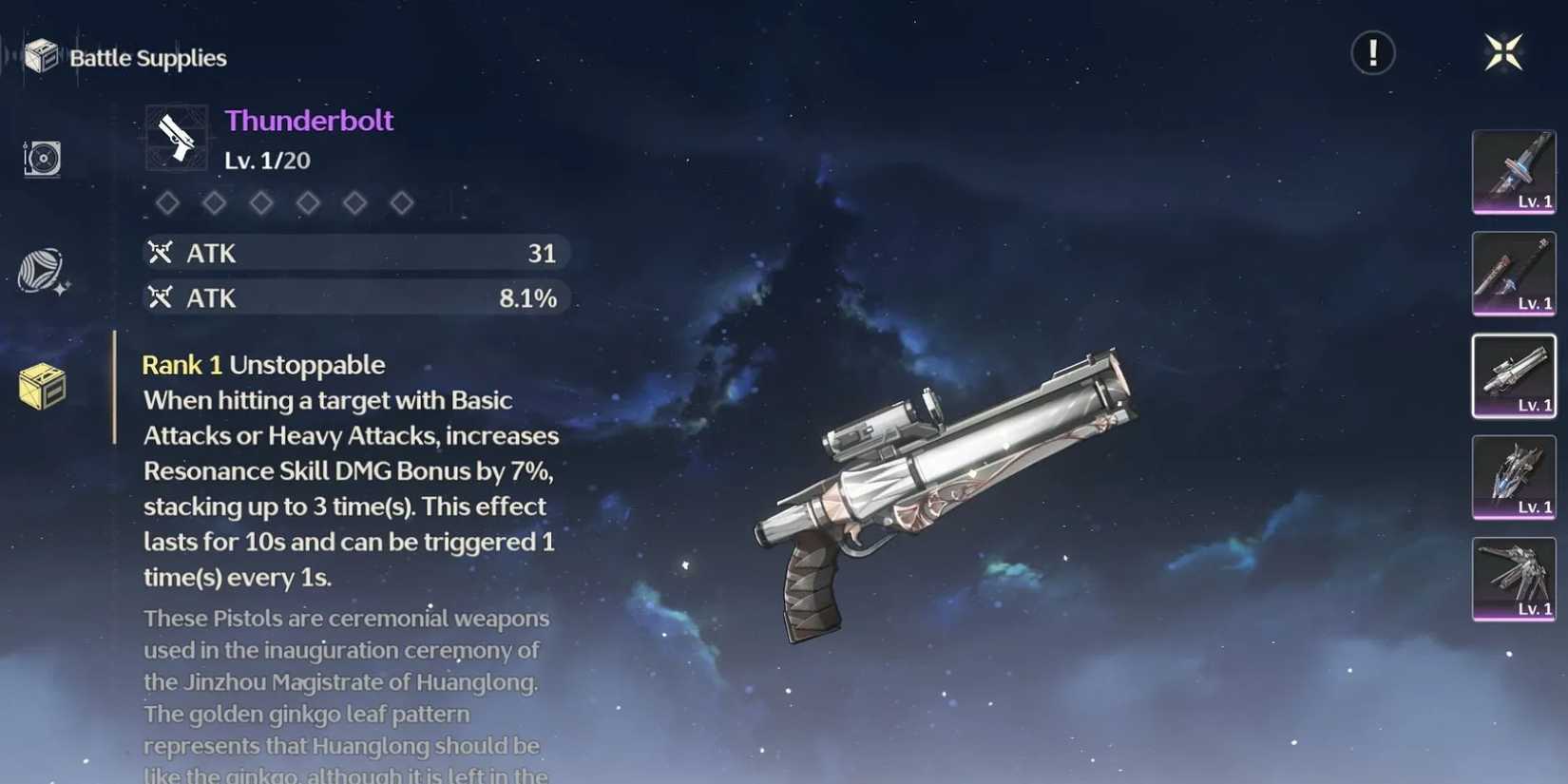Select the blue-guard sword weapon thumbnail

1513,172
